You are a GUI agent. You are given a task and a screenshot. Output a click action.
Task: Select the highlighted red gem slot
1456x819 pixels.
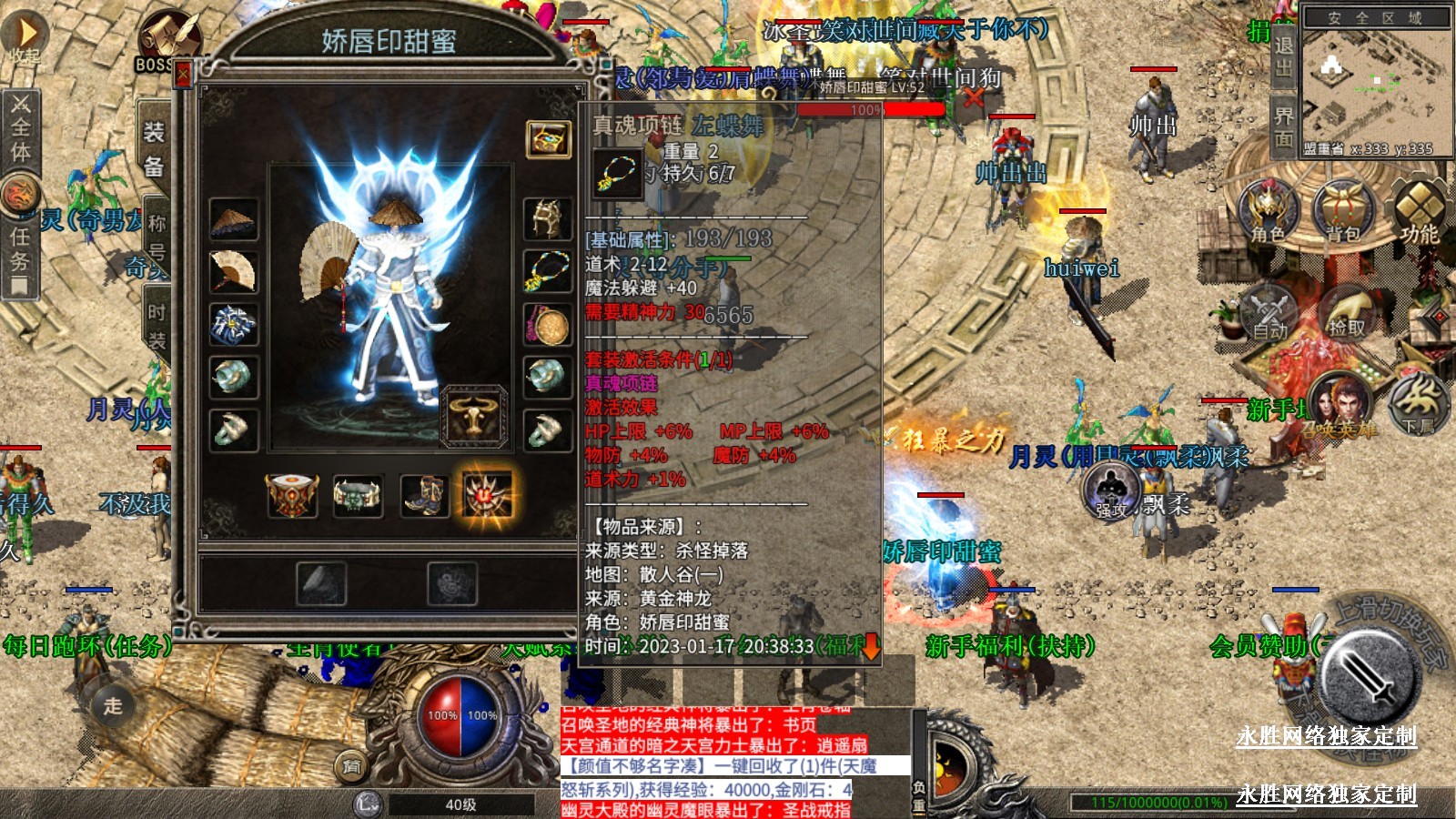point(488,495)
